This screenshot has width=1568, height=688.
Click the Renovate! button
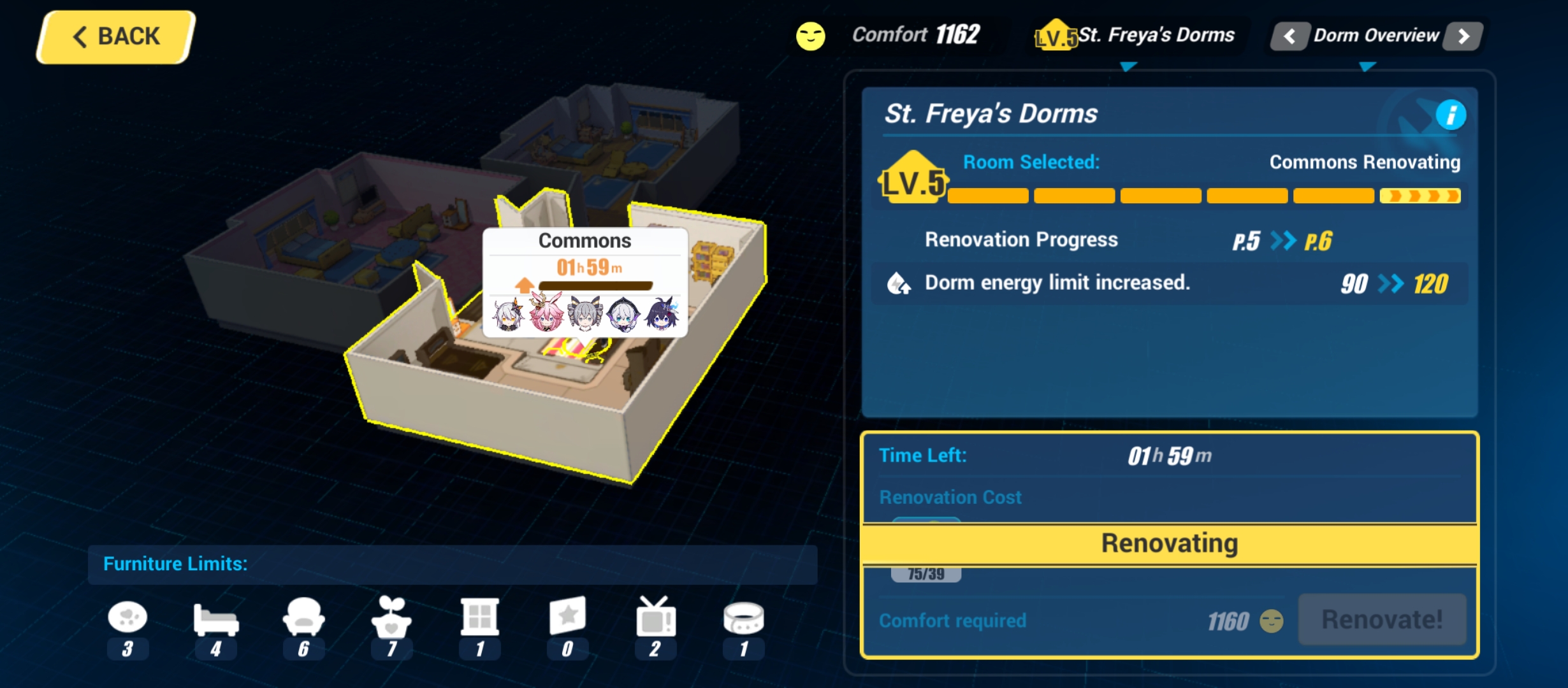click(1381, 619)
